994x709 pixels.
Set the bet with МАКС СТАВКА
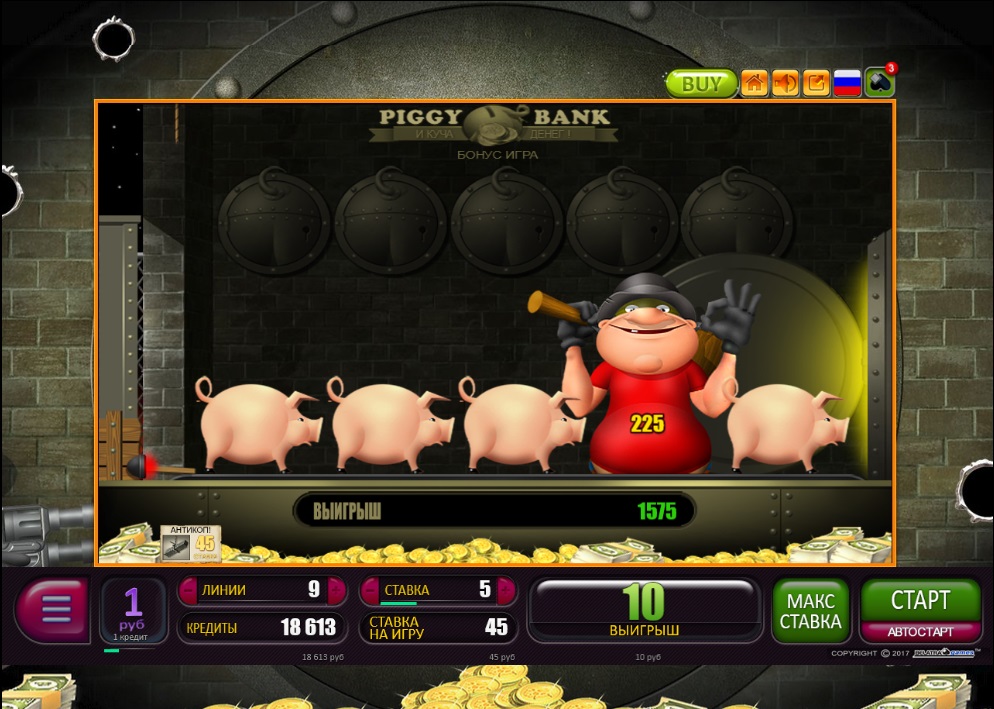click(810, 610)
